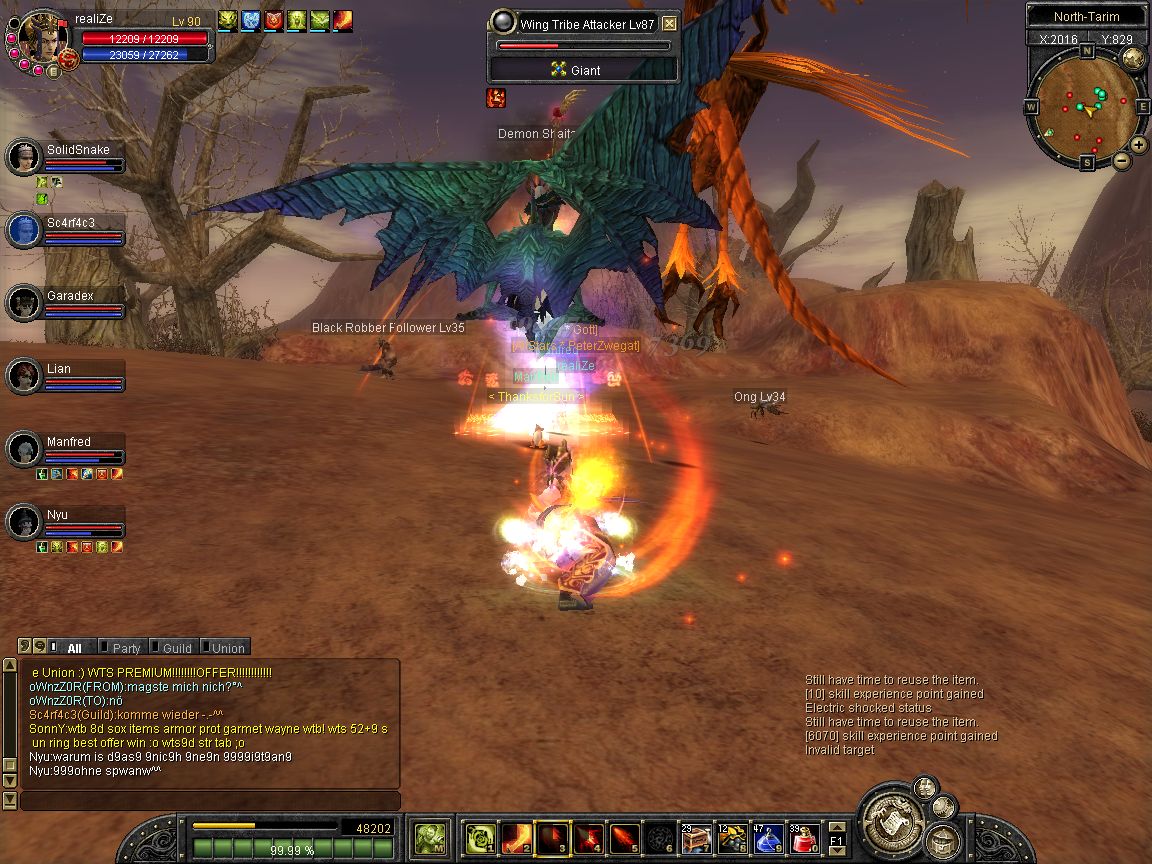Viewport: 1152px width, 864px height.
Task: Use the blue mana potion in slot 9
Action: point(768,837)
